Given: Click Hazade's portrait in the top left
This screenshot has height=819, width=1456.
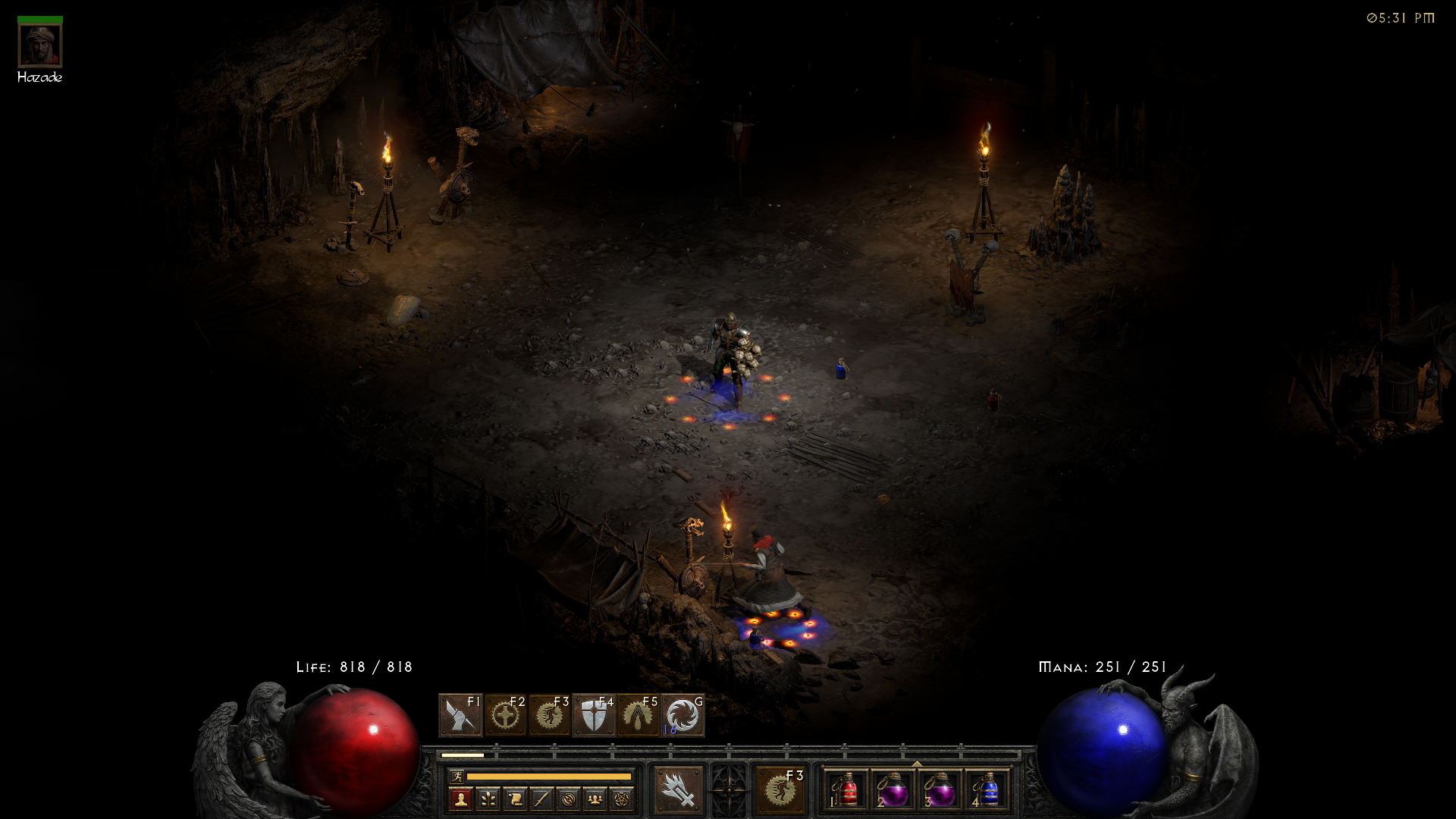Looking at the screenshot, I should 40,44.
